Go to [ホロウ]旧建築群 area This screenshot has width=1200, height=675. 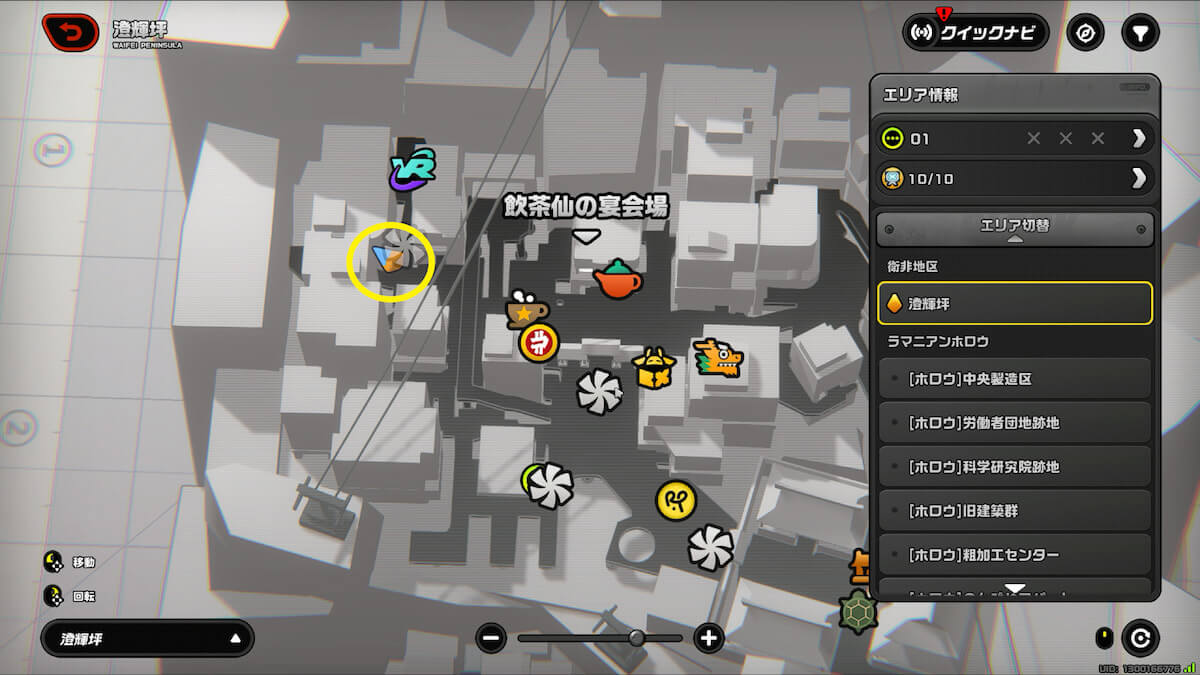[1015, 511]
